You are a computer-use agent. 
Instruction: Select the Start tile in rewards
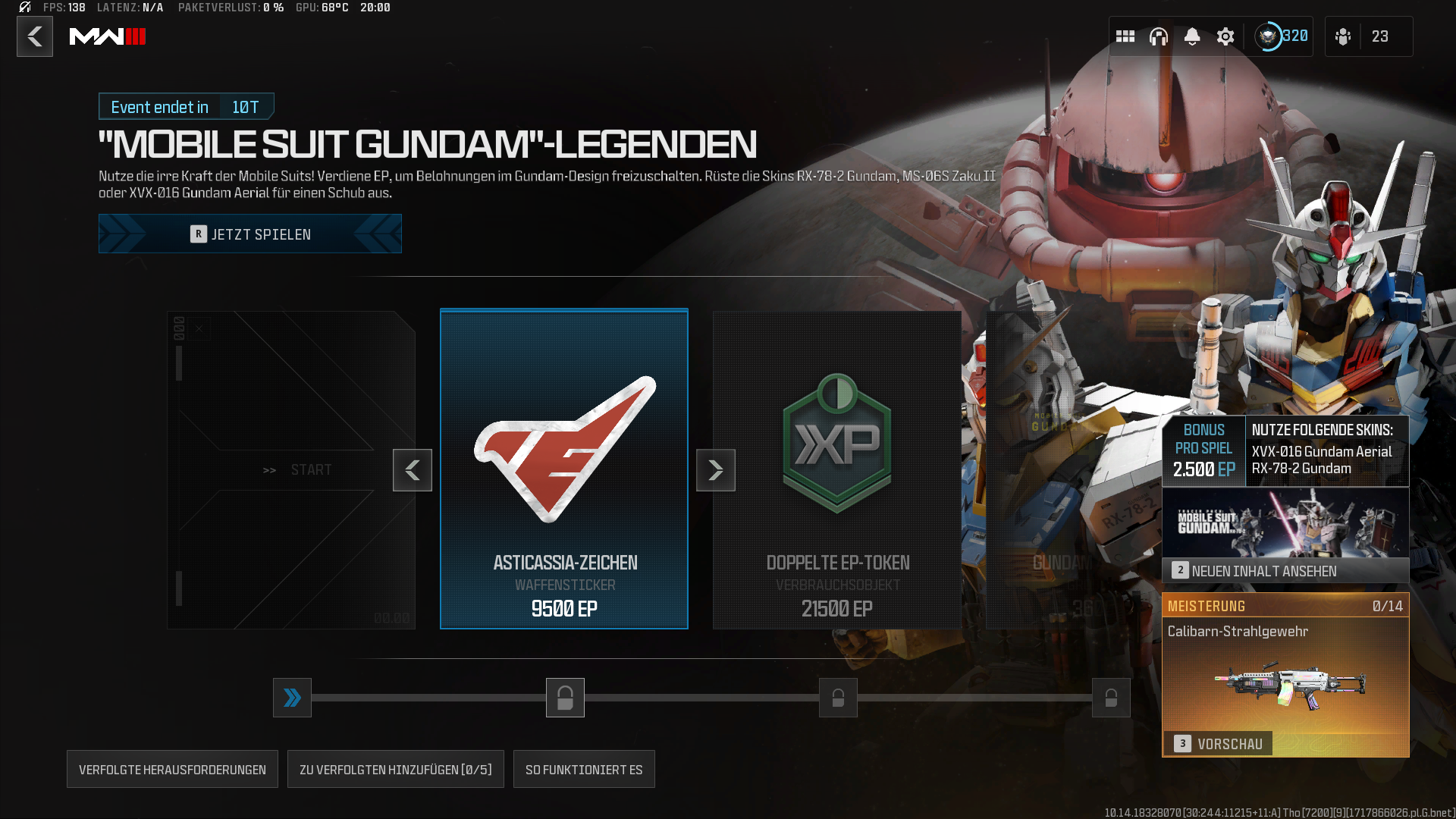pyautogui.click(x=291, y=469)
